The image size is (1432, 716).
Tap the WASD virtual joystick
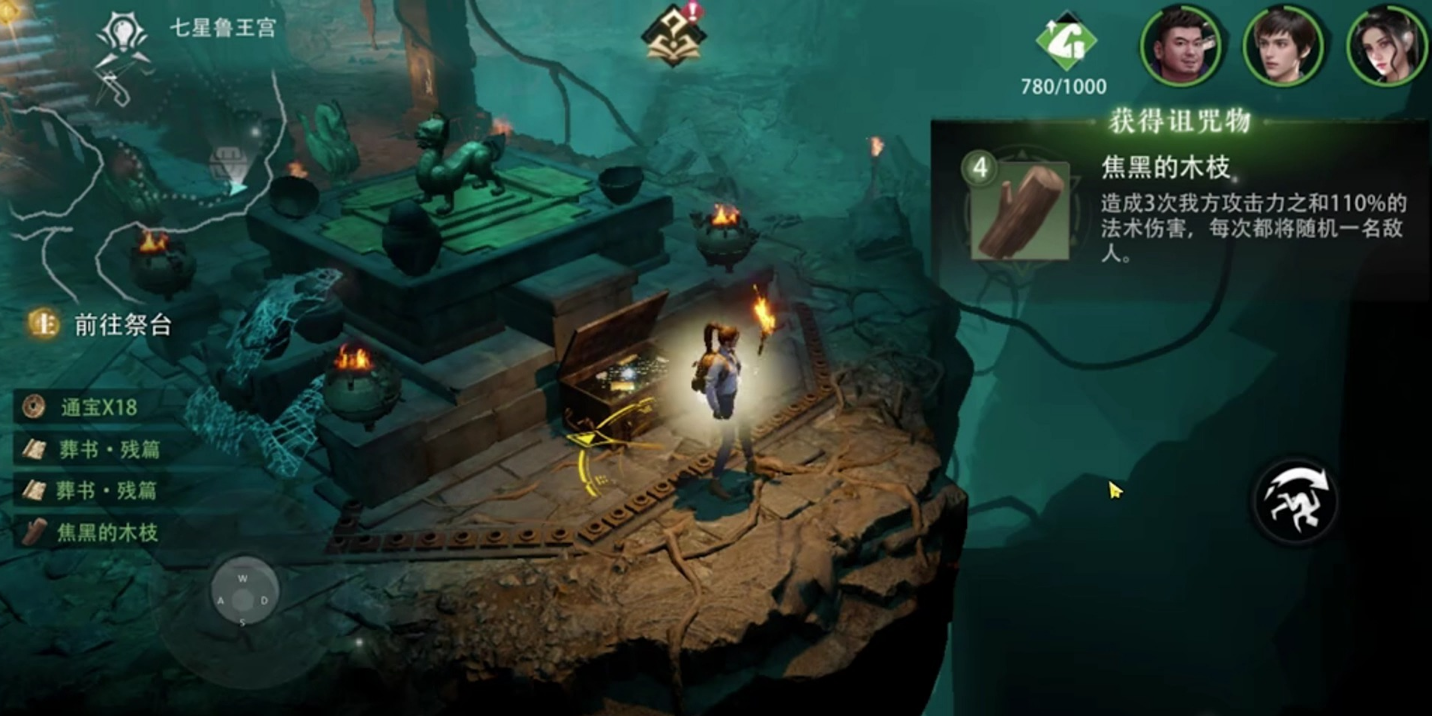pos(242,600)
